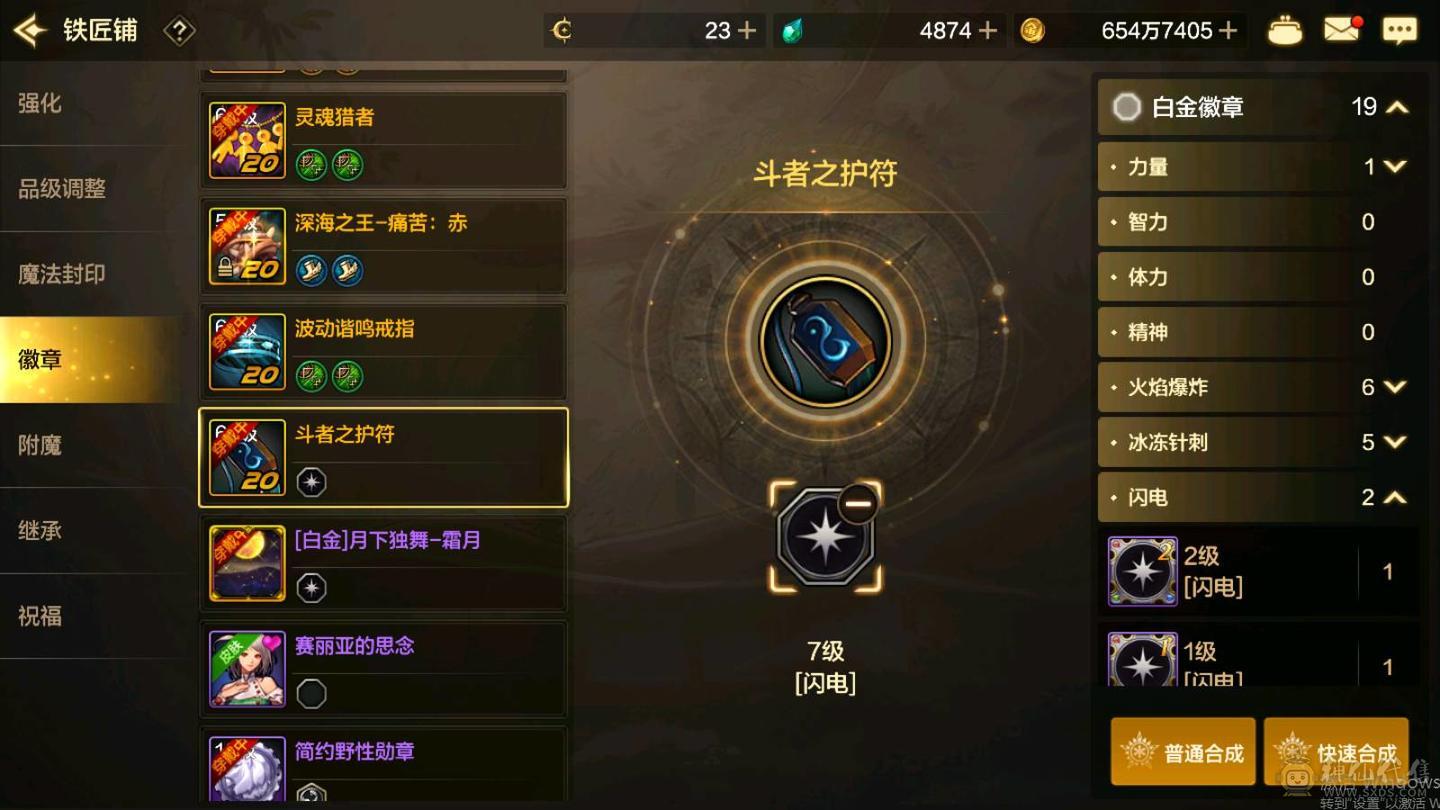This screenshot has width=1440, height=810.
Task: Click the gold coin plus to add currency
Action: click(x=1228, y=30)
